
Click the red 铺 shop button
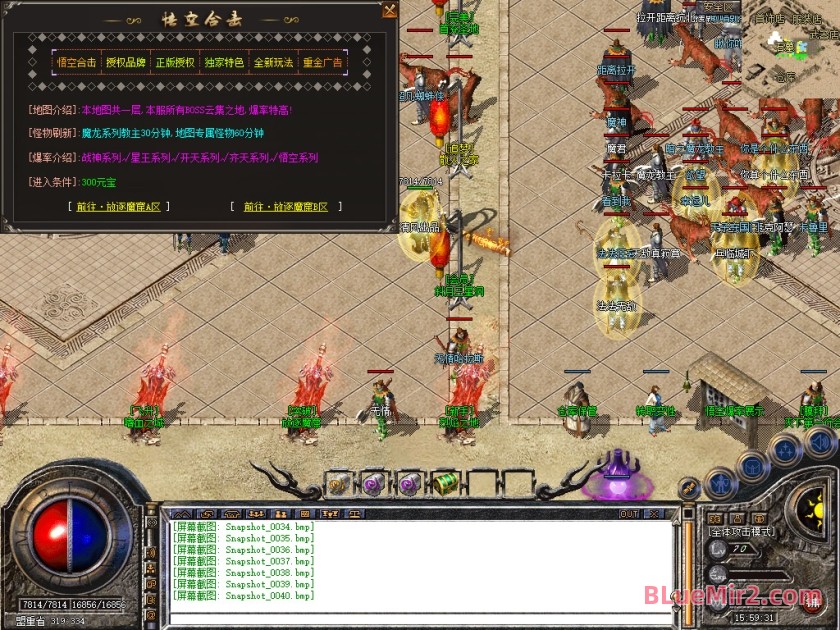tap(814, 603)
